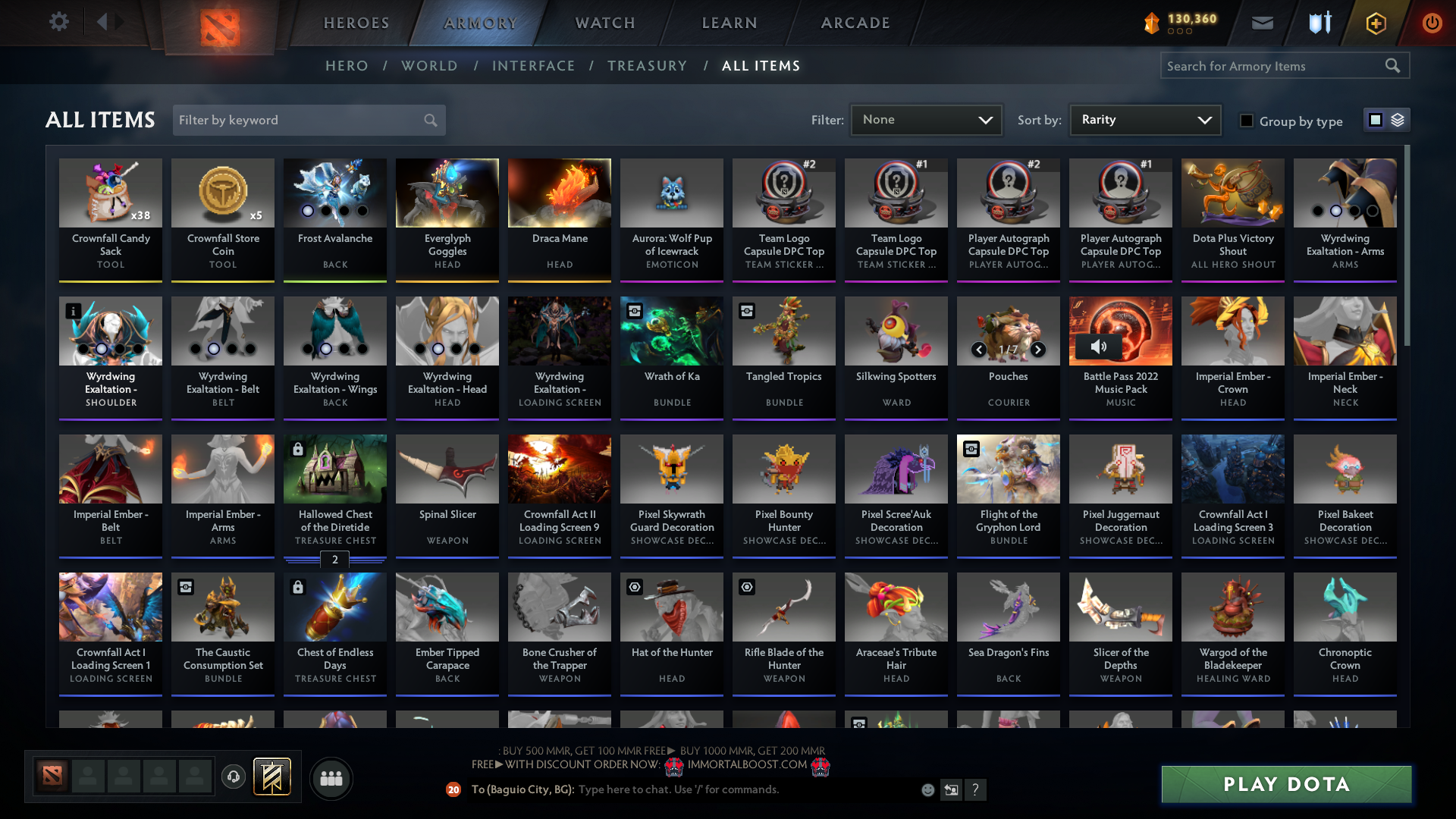1456x819 pixels.
Task: Toggle the layered stack view icon
Action: pyautogui.click(x=1398, y=120)
